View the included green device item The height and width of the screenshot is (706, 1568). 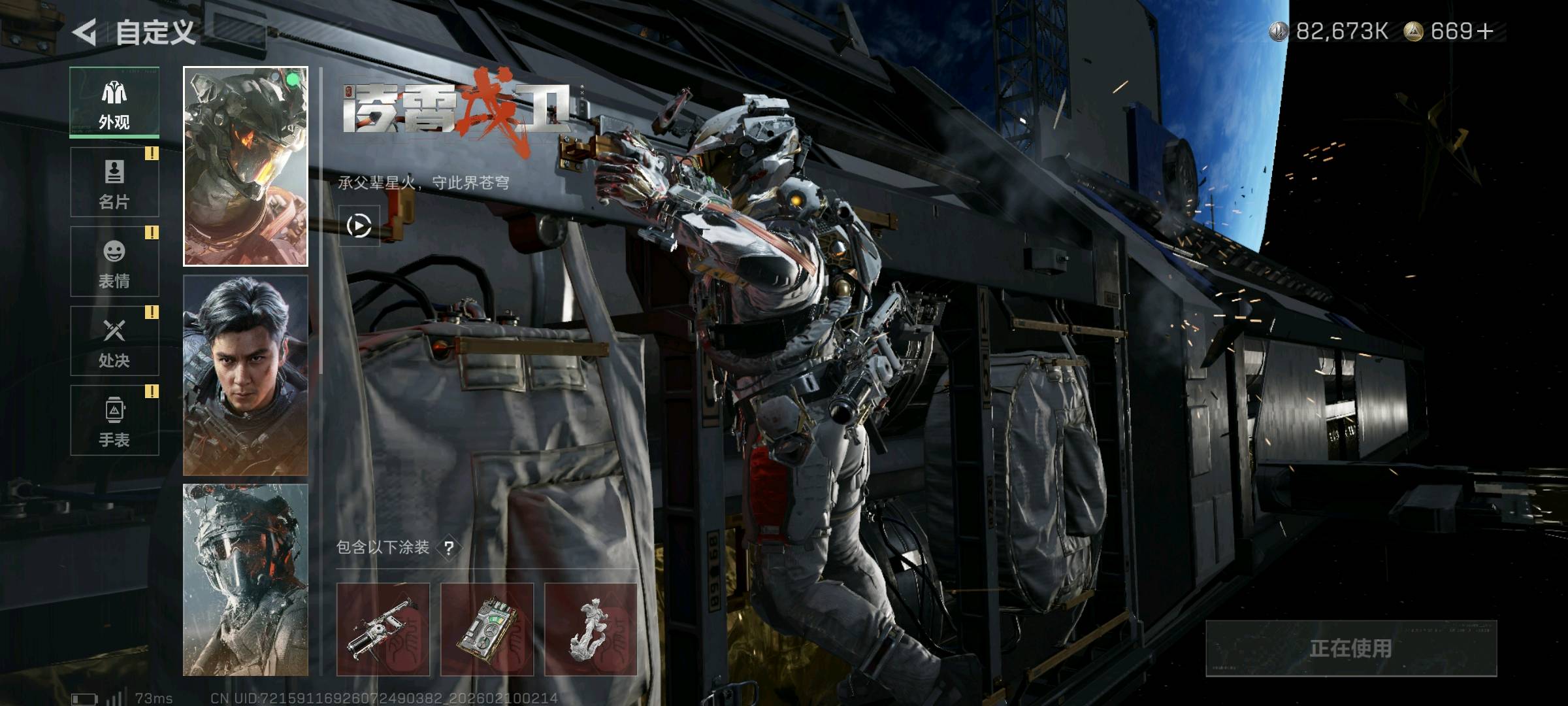(487, 630)
